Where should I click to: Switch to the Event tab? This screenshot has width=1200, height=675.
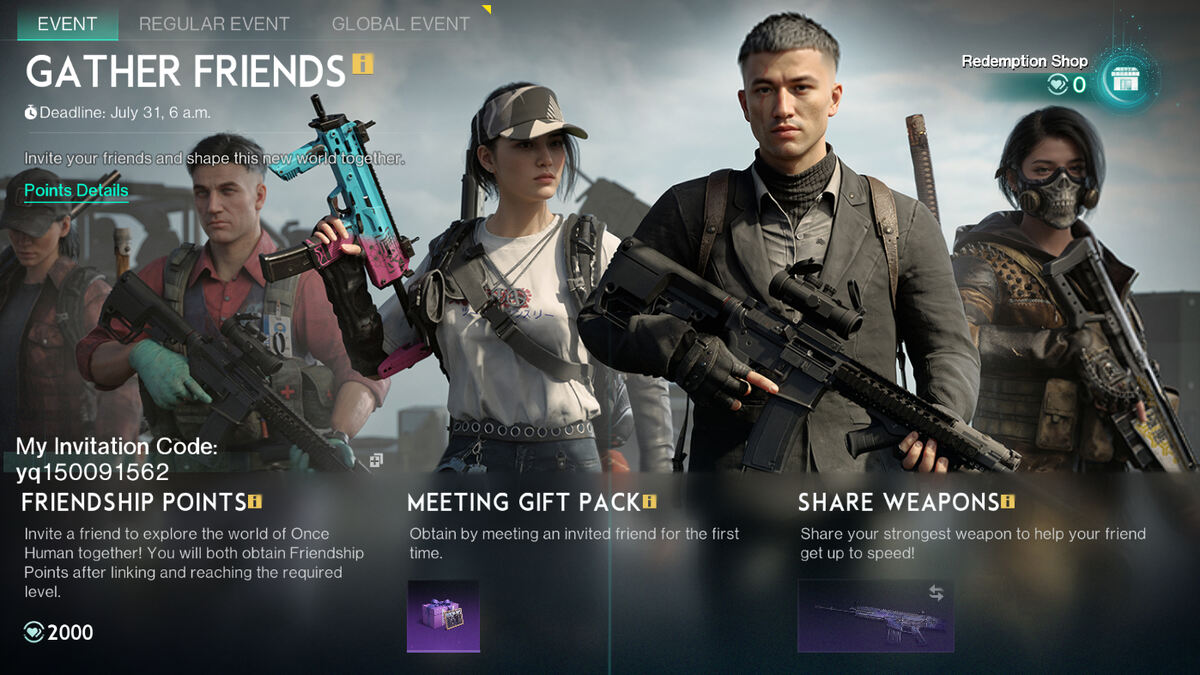(67, 24)
